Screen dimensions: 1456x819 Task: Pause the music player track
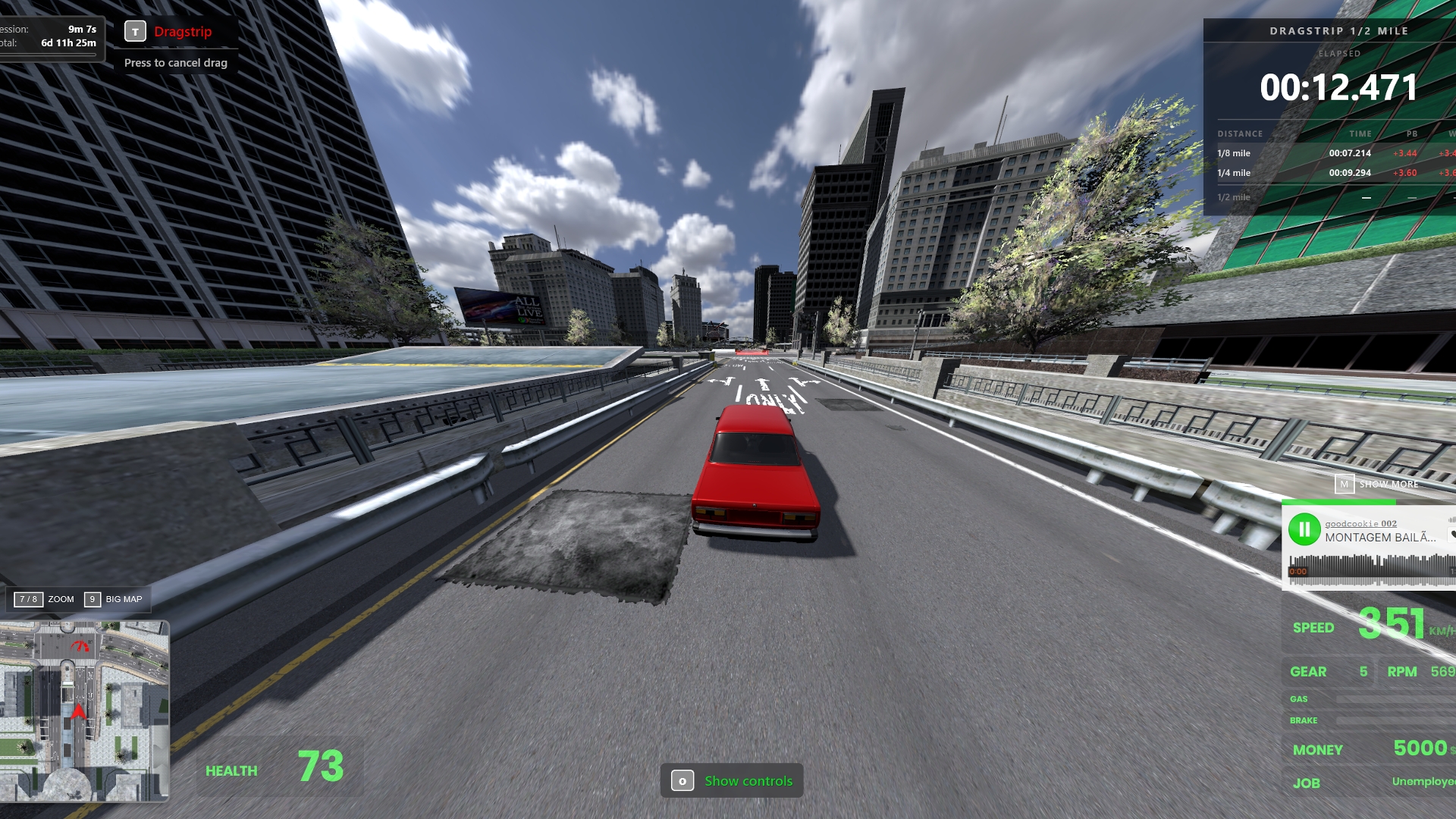pos(1304,529)
